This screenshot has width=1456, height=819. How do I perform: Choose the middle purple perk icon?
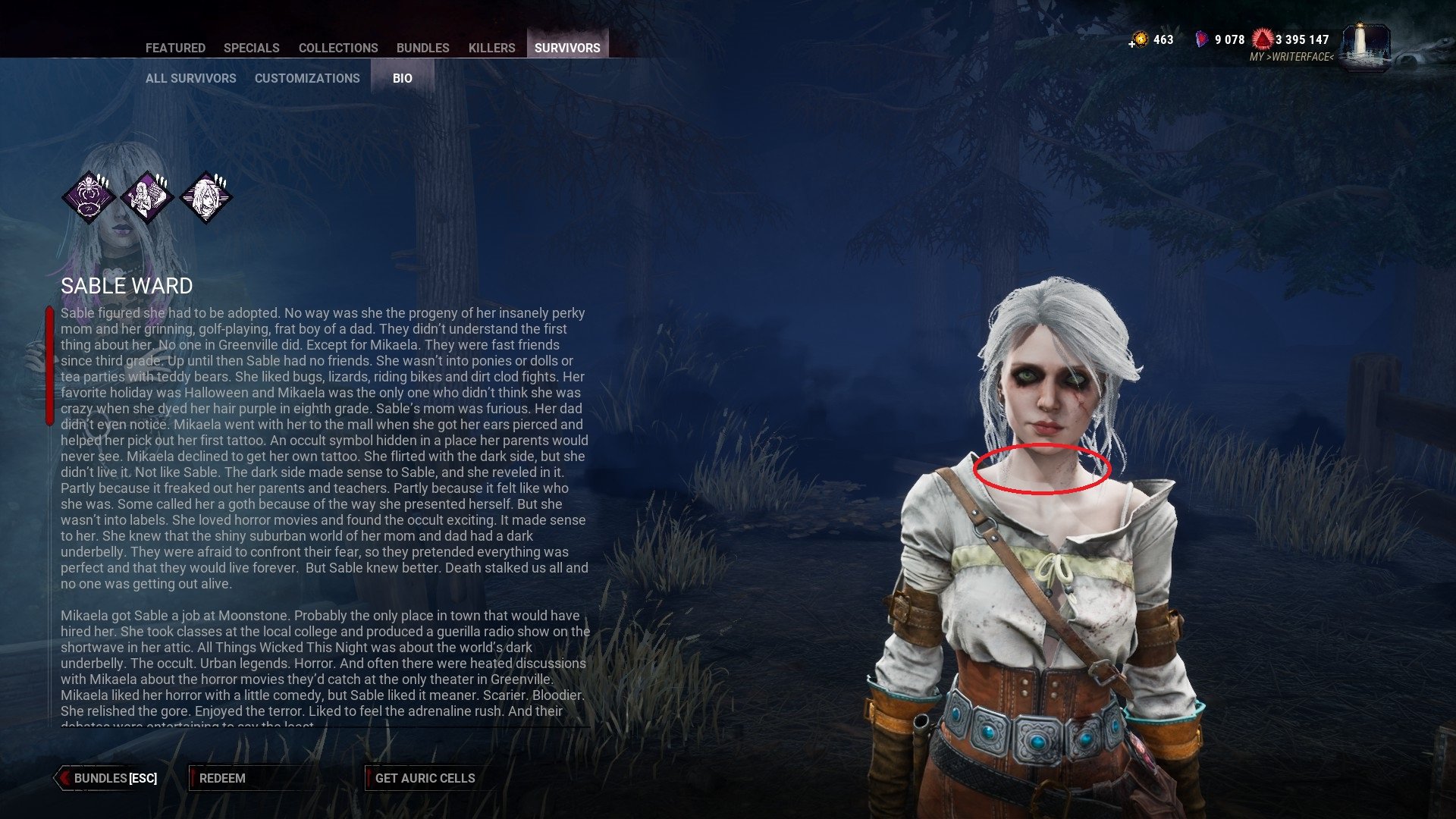point(147,197)
